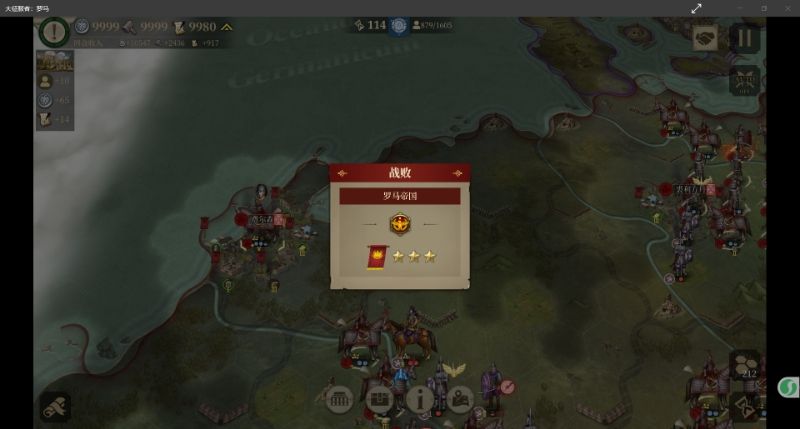
Task: Pause the game with the pause button
Action: coord(744,39)
